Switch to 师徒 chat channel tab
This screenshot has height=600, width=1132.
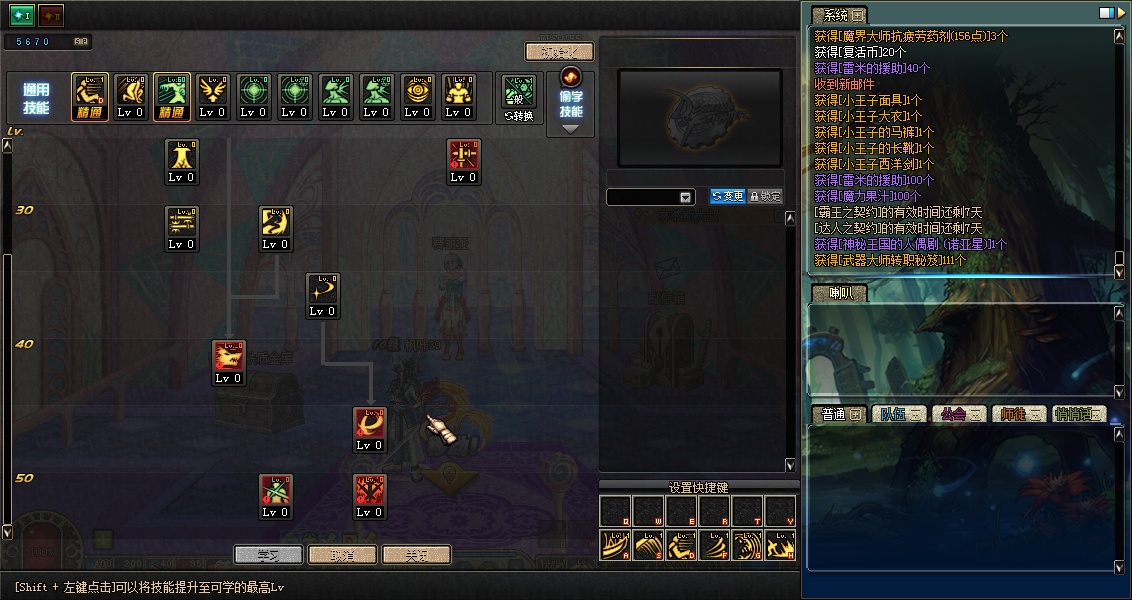[x=1019, y=414]
